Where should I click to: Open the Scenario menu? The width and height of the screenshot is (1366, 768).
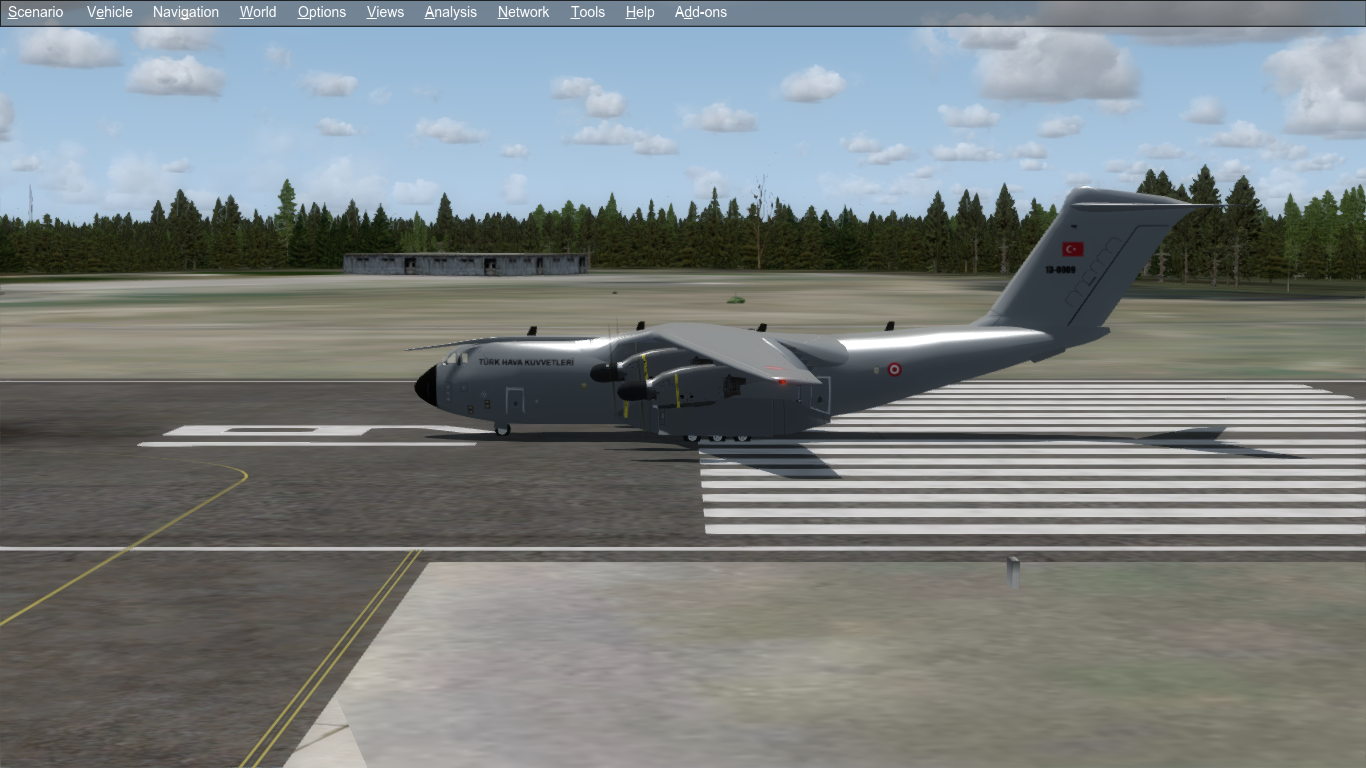pyautogui.click(x=36, y=12)
